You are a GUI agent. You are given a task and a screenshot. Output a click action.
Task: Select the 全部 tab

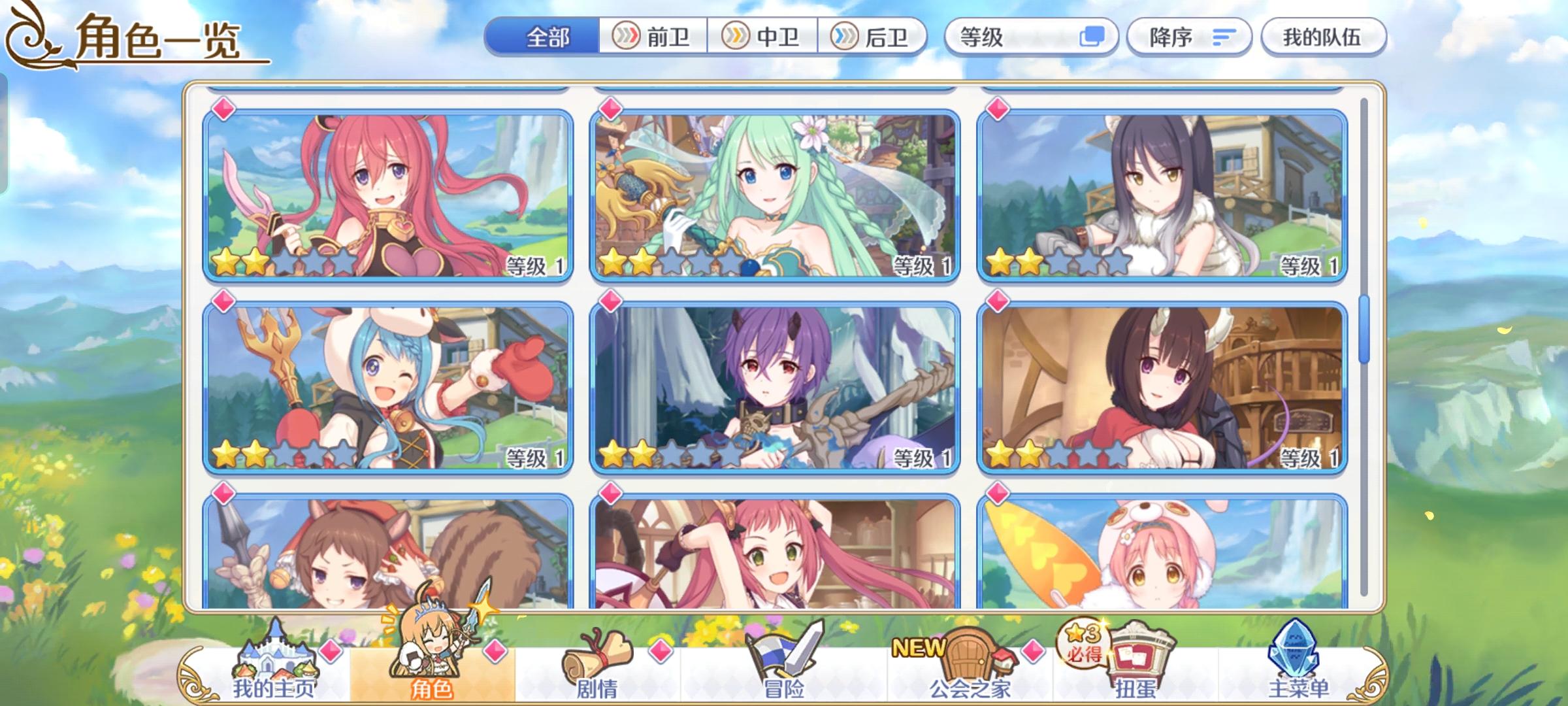click(549, 37)
